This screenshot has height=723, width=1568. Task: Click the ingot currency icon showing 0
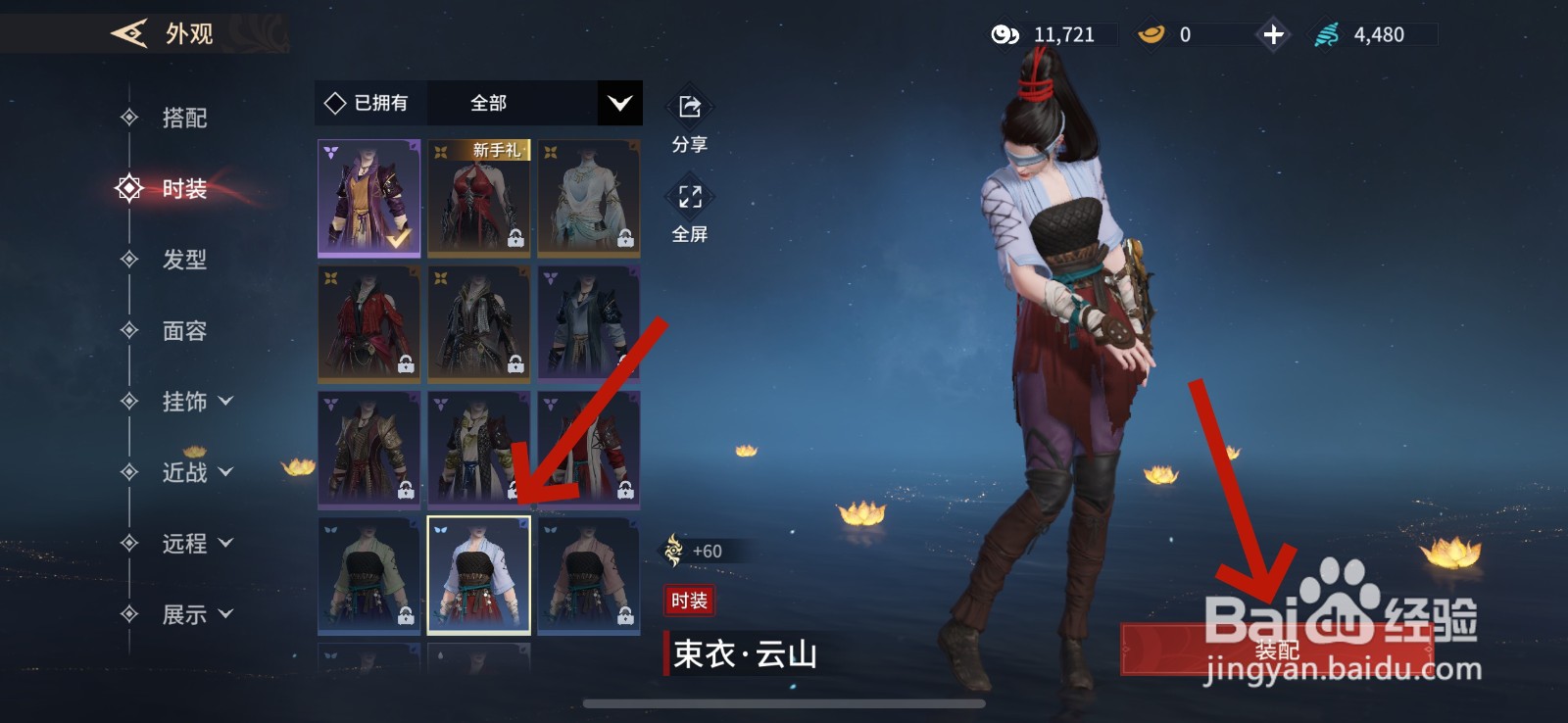[1151, 33]
